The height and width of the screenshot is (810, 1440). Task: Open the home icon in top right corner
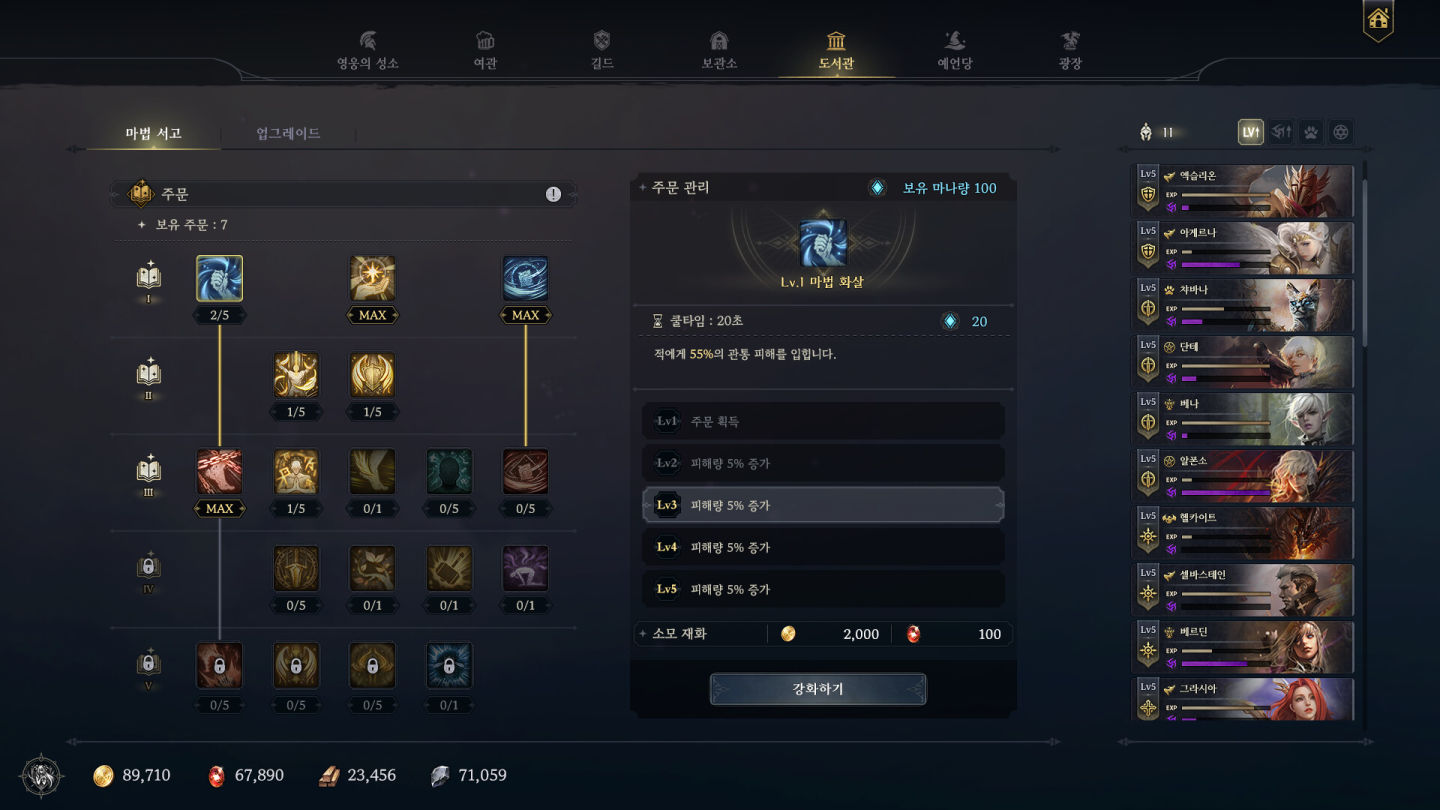tap(1377, 19)
